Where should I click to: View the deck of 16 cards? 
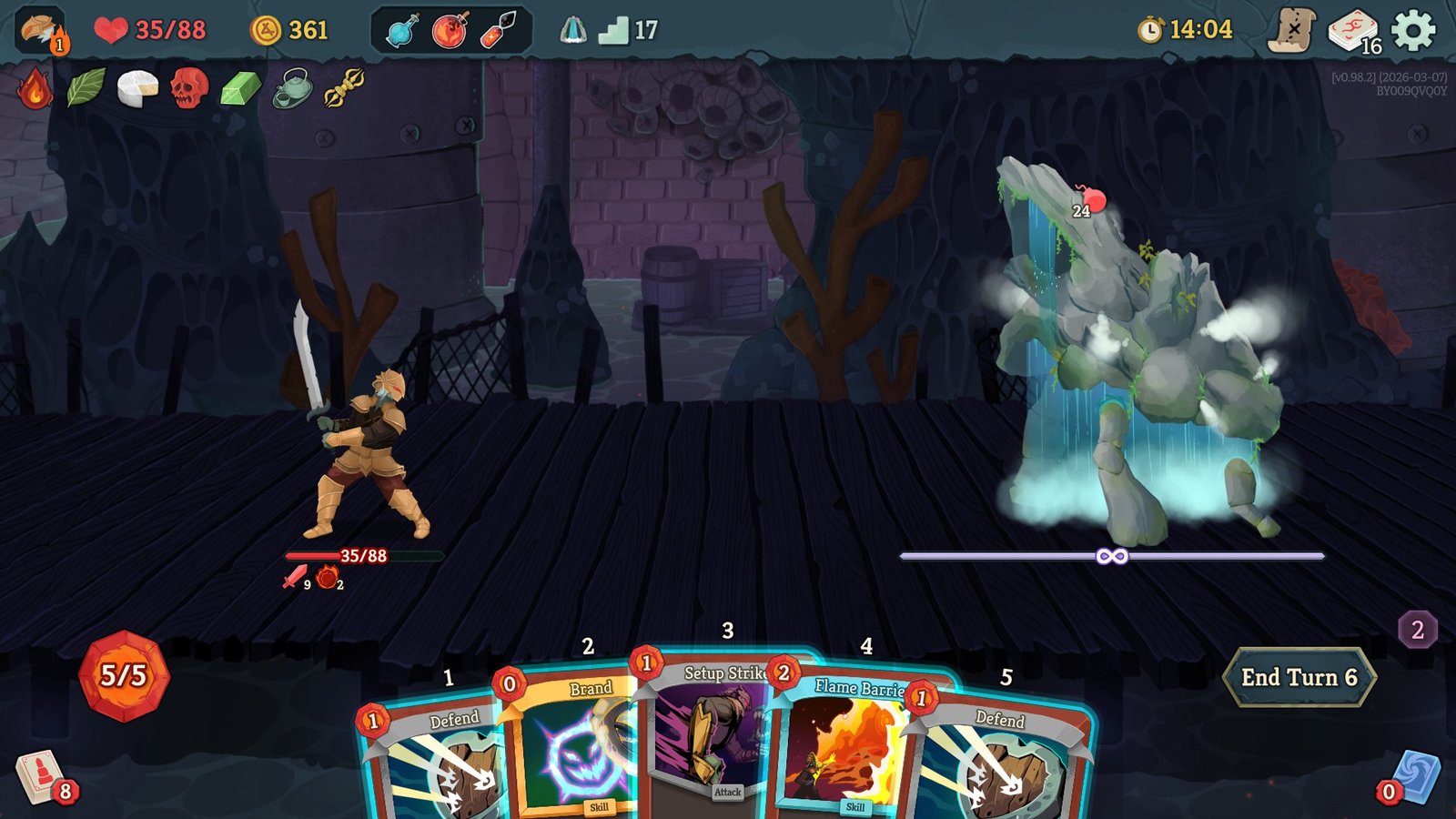point(1353,30)
